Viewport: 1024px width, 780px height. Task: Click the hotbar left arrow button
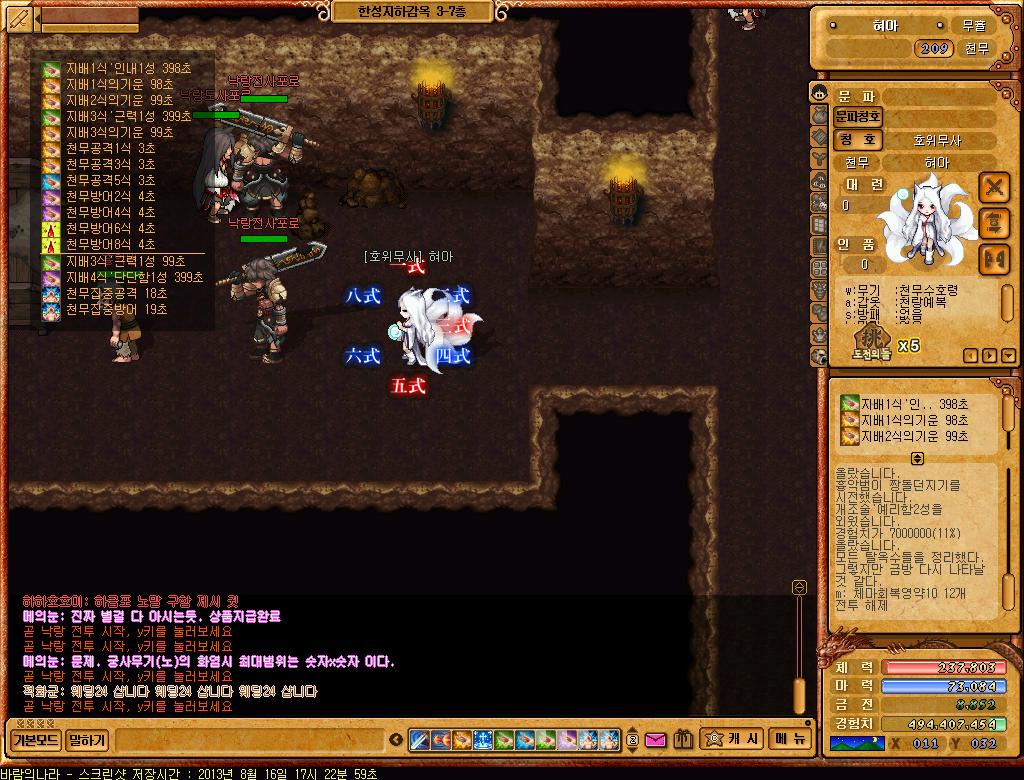(395, 741)
